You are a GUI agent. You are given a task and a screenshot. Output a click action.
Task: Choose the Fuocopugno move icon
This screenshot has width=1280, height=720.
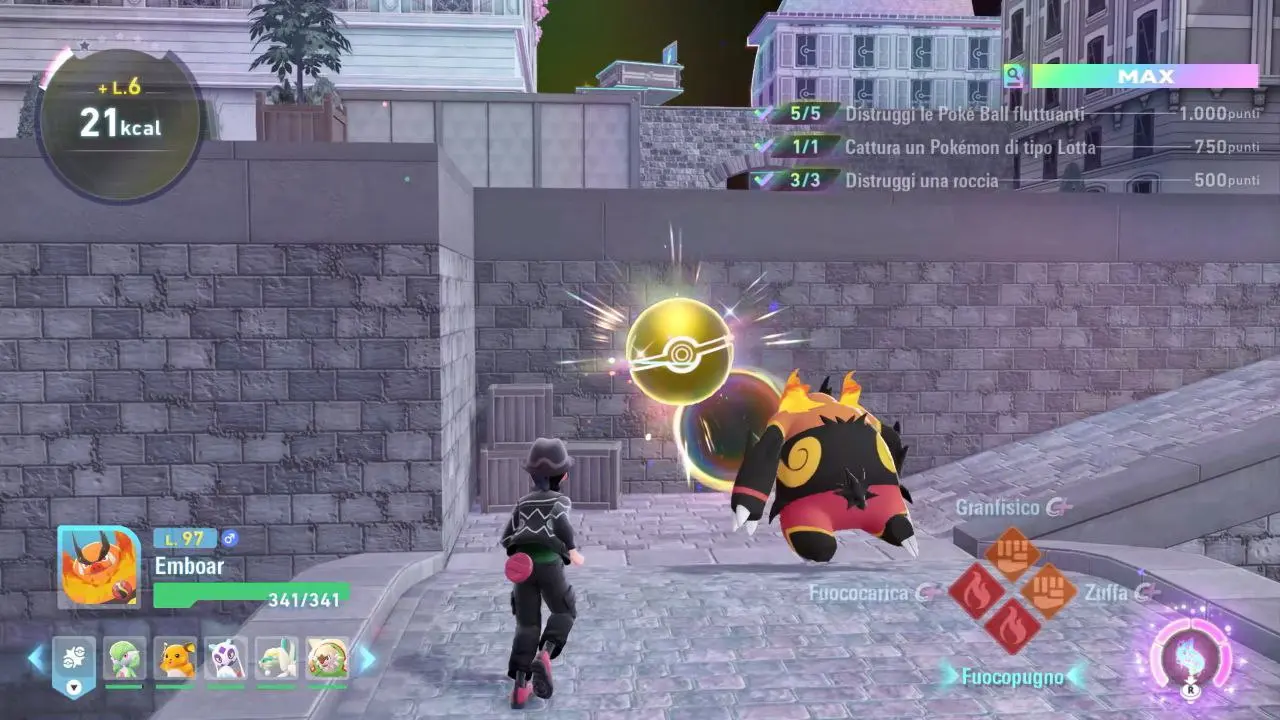pyautogui.click(x=1013, y=626)
